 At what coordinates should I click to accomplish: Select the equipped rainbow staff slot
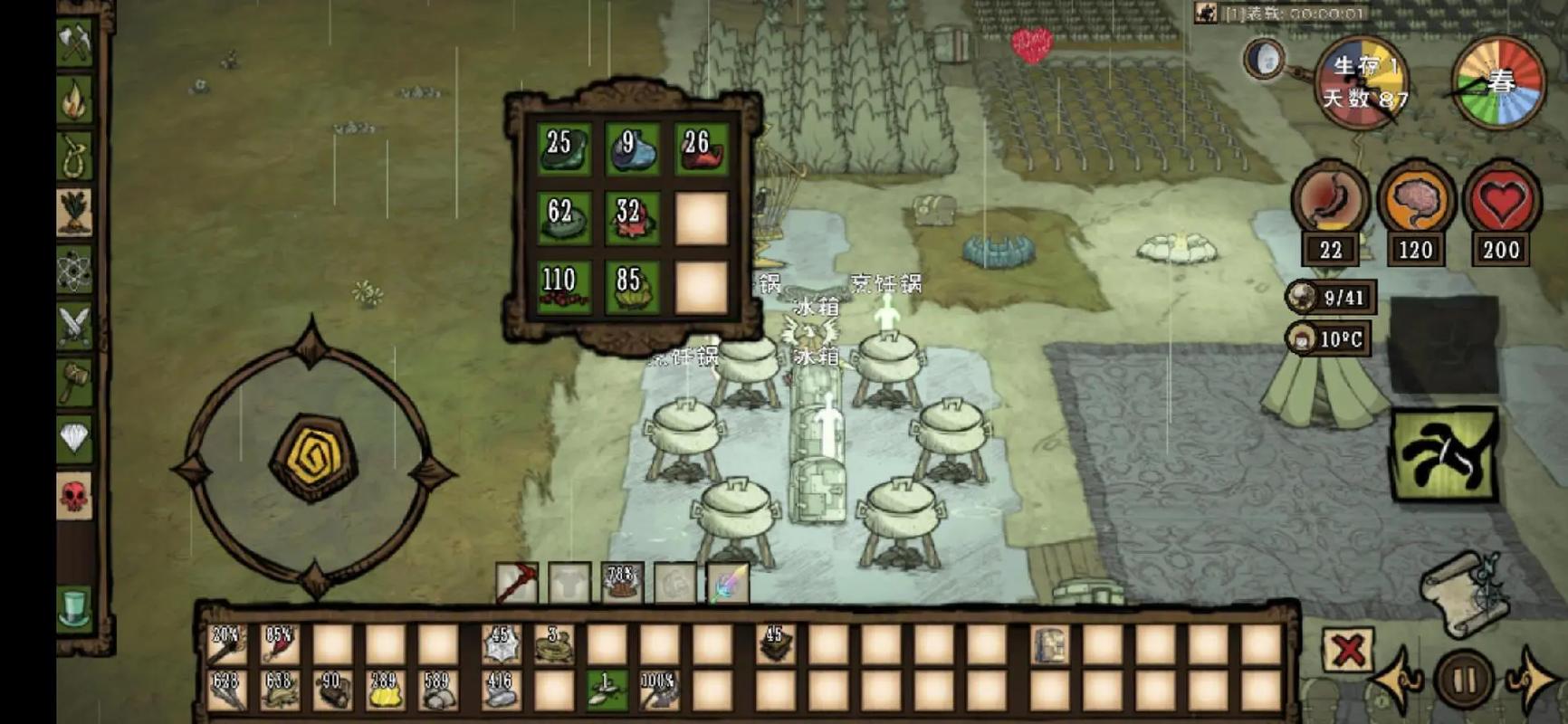[x=728, y=583]
